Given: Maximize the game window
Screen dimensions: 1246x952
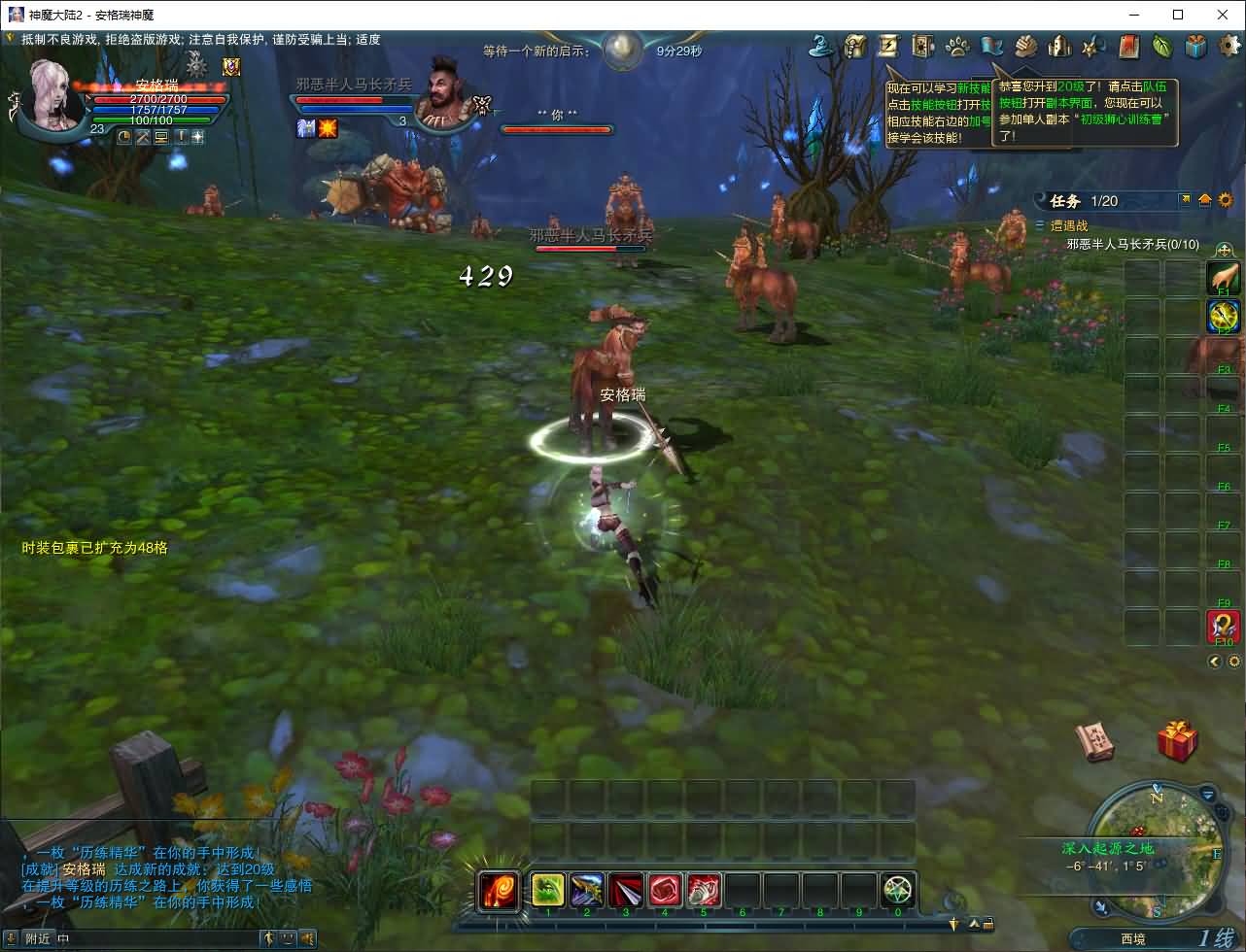Looking at the screenshot, I should (1178, 15).
